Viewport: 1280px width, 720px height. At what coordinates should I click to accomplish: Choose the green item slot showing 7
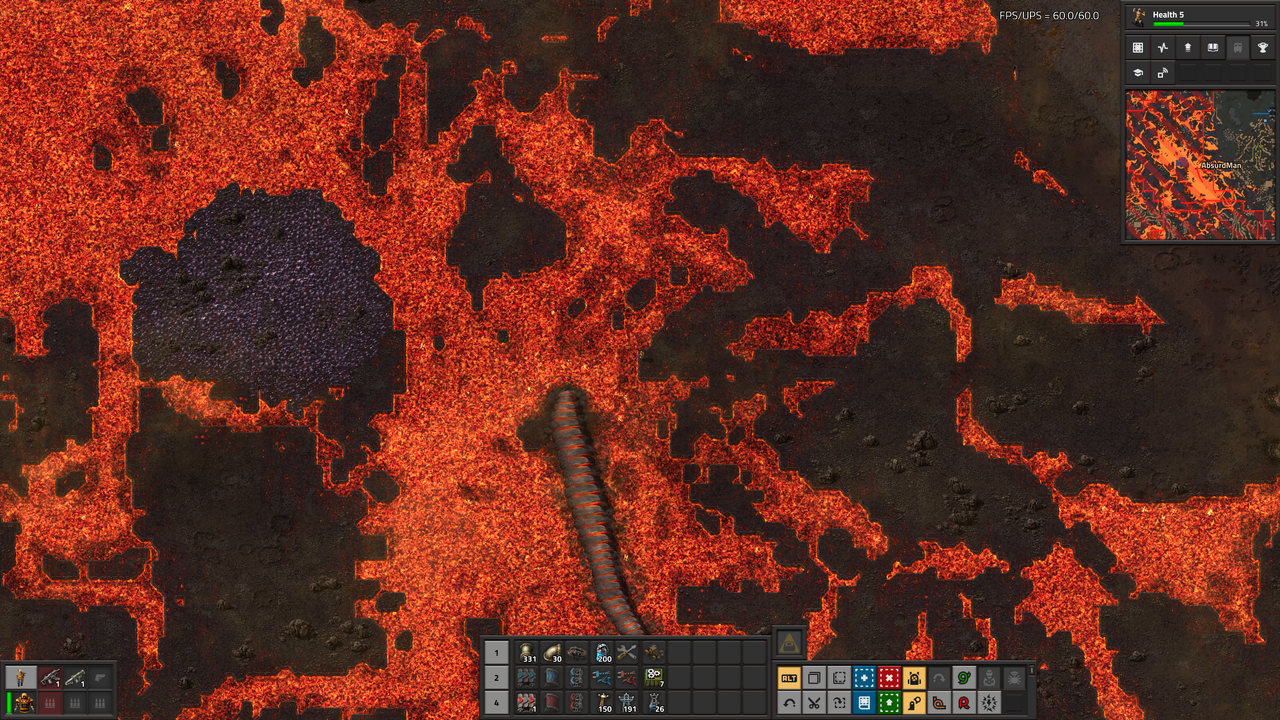coord(653,678)
